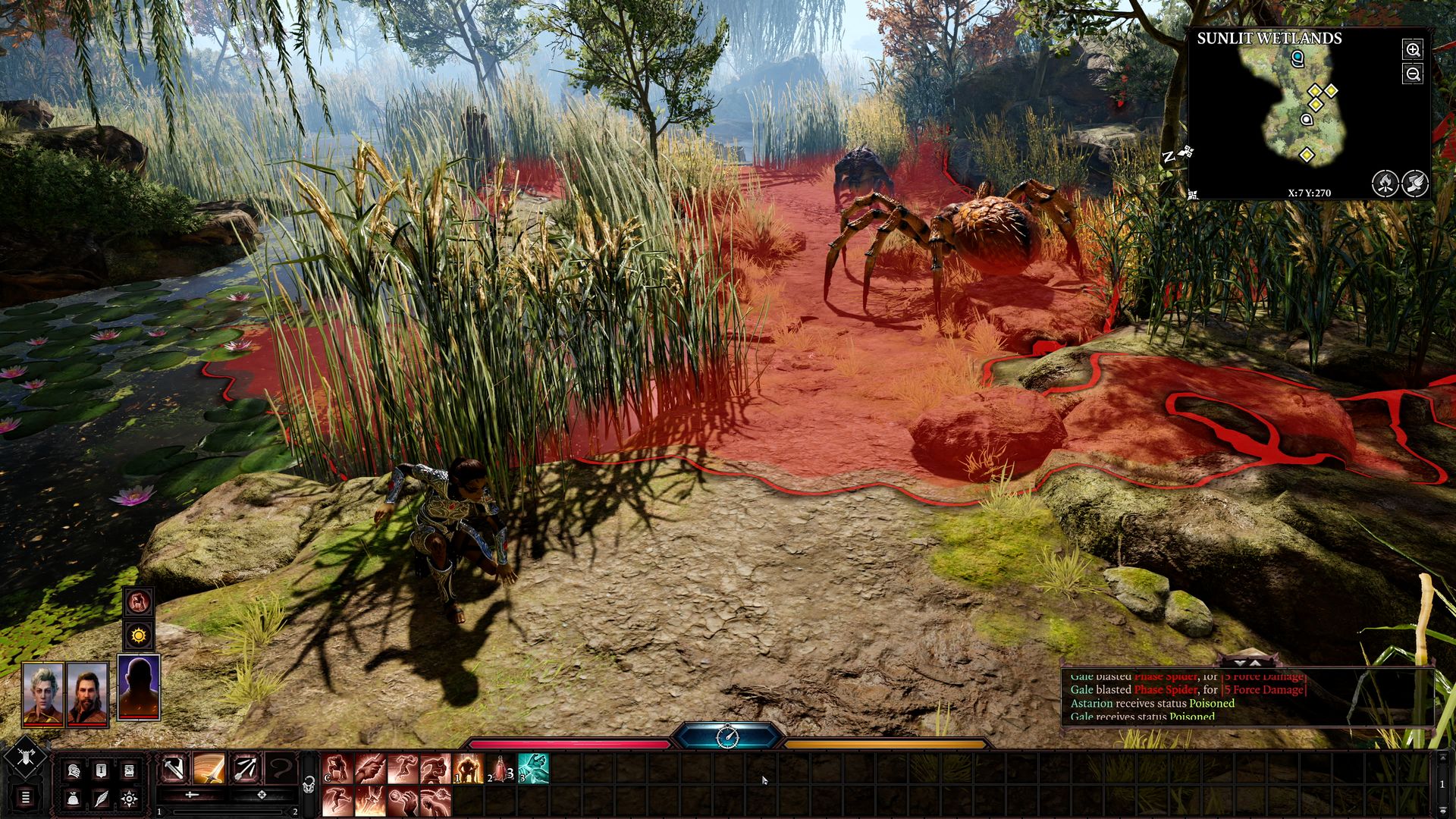Activate the teal hands spell icon
This screenshot has width=1456, height=819.
point(533,769)
